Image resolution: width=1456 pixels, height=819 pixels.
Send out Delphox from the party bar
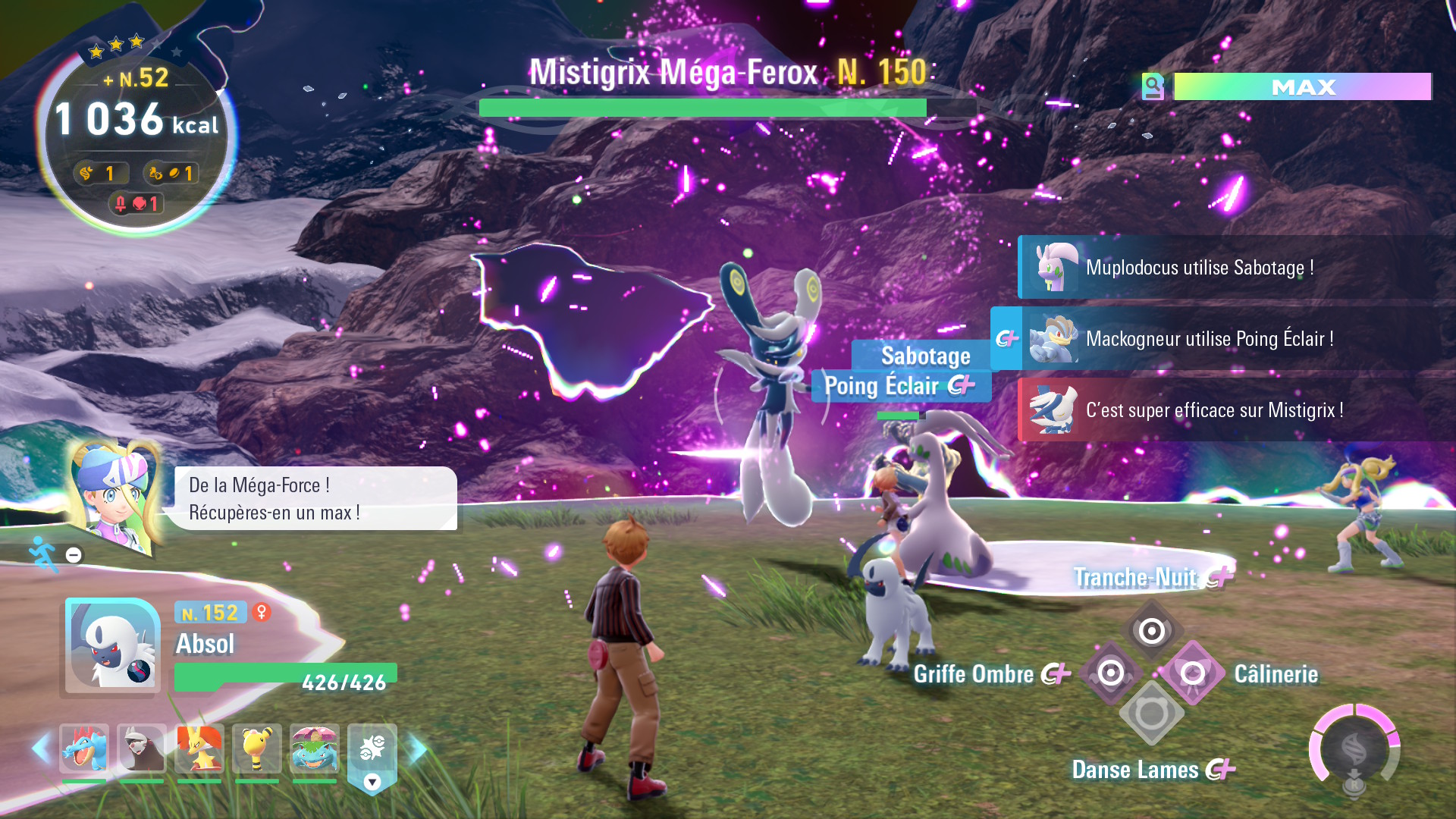199,748
